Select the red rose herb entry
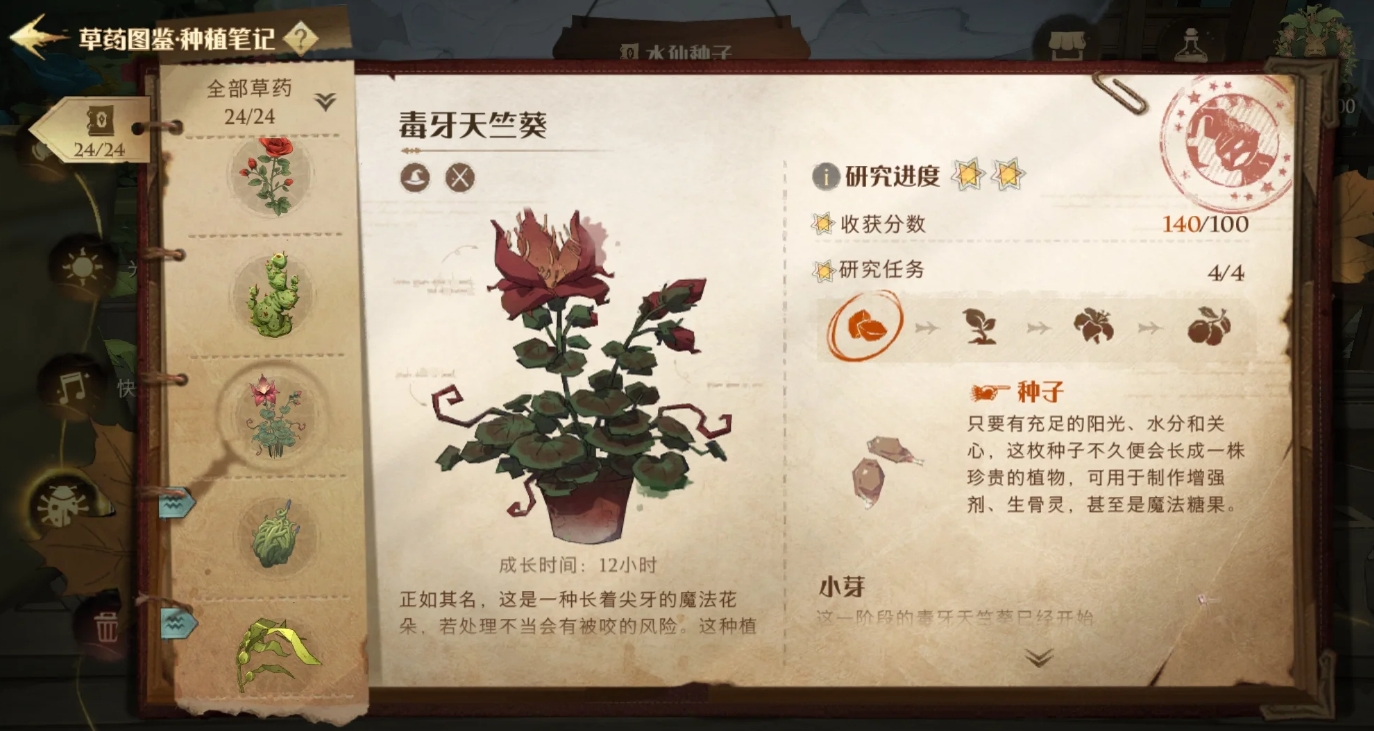1374x731 pixels. coord(273,176)
